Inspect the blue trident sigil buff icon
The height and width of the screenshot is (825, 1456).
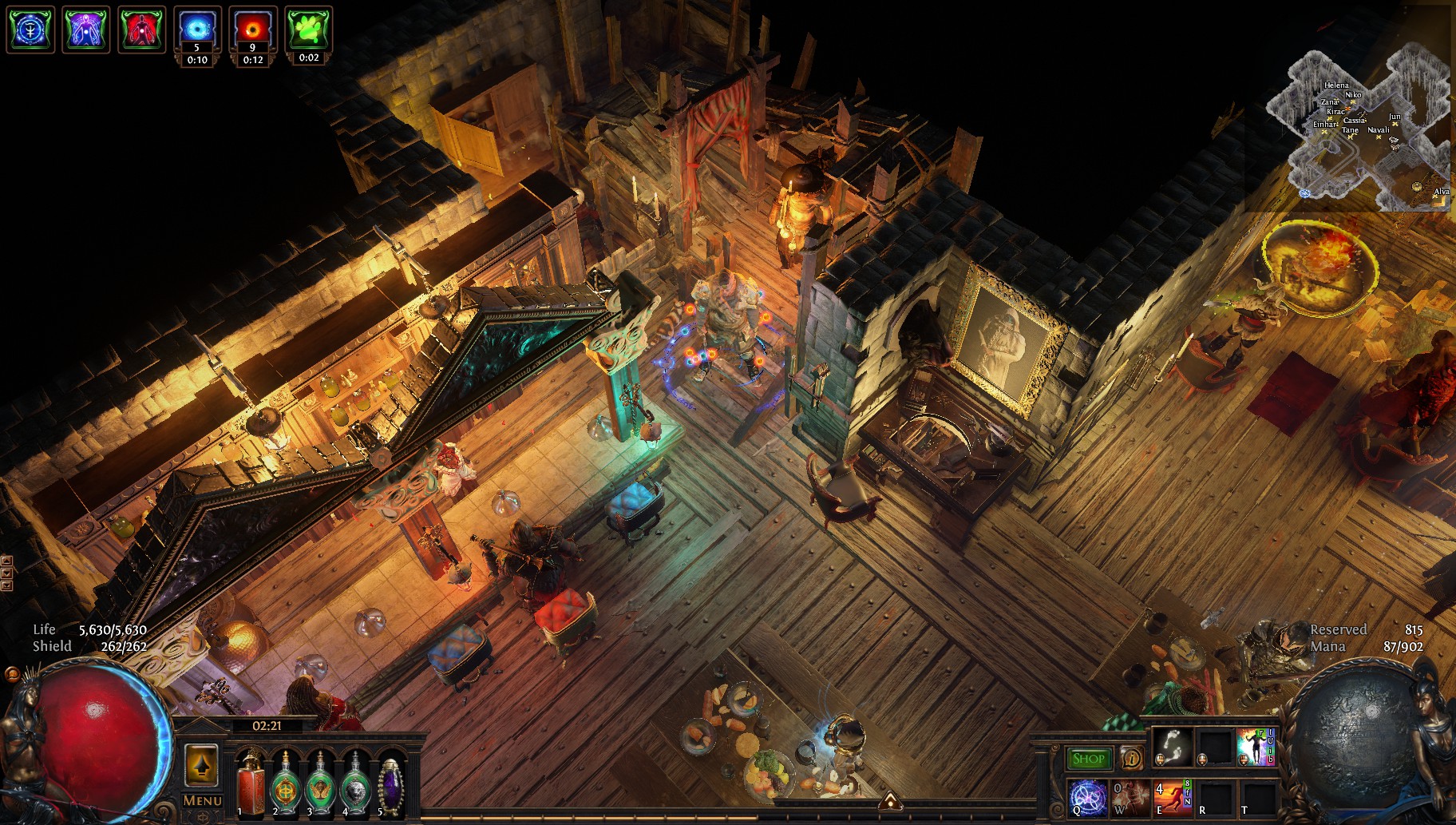pos(30,30)
